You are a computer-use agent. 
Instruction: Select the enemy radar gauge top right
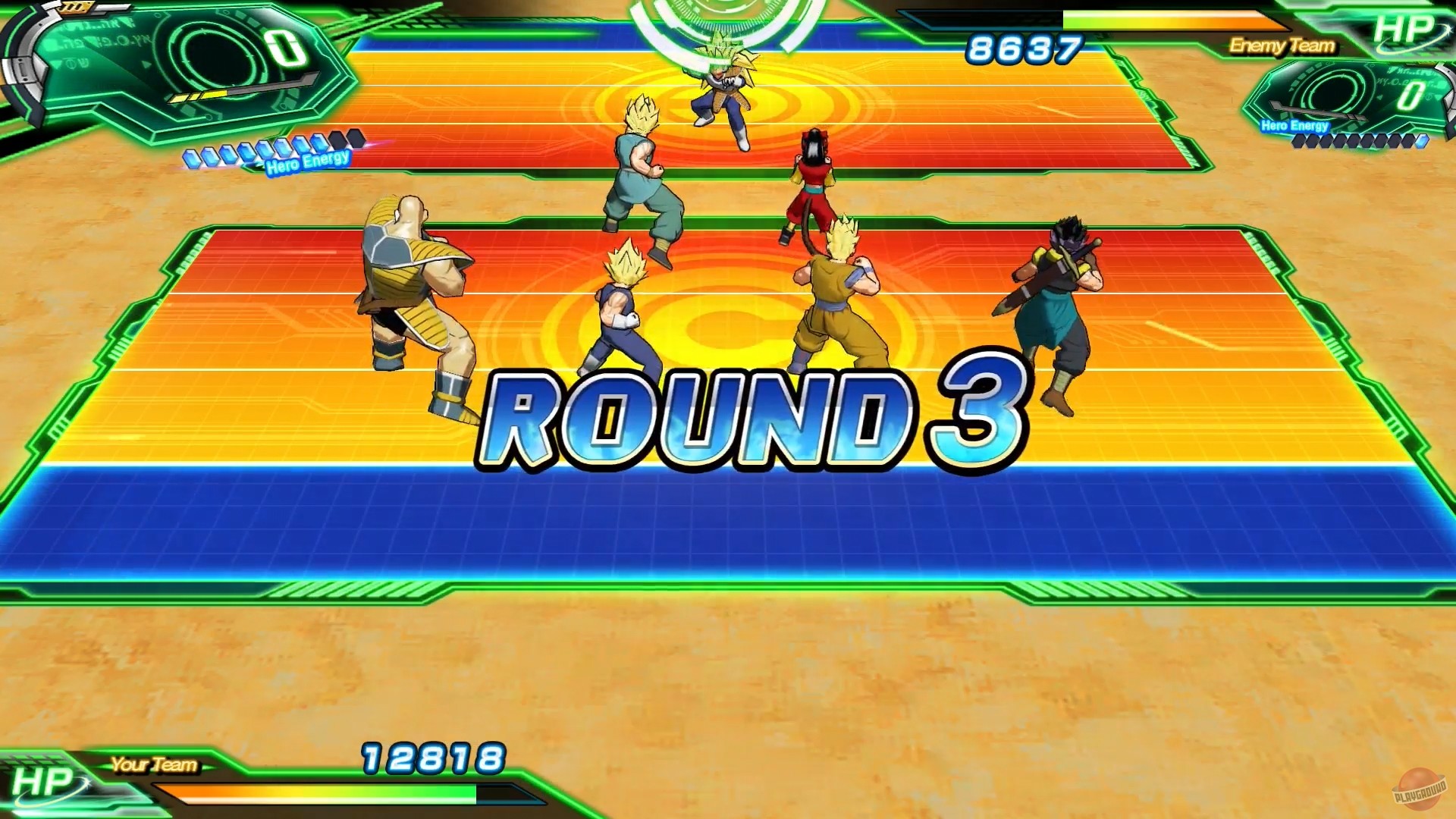(x=1357, y=91)
